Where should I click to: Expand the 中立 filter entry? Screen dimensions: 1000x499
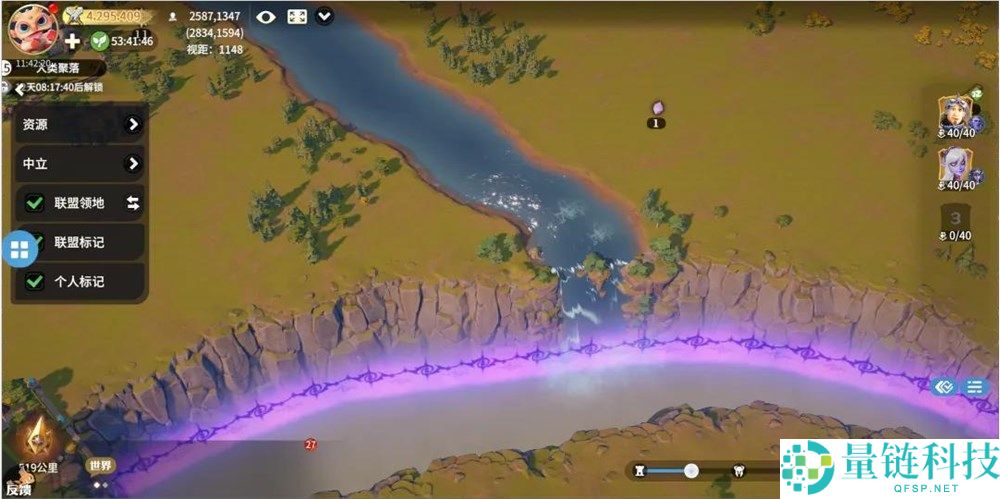133,164
